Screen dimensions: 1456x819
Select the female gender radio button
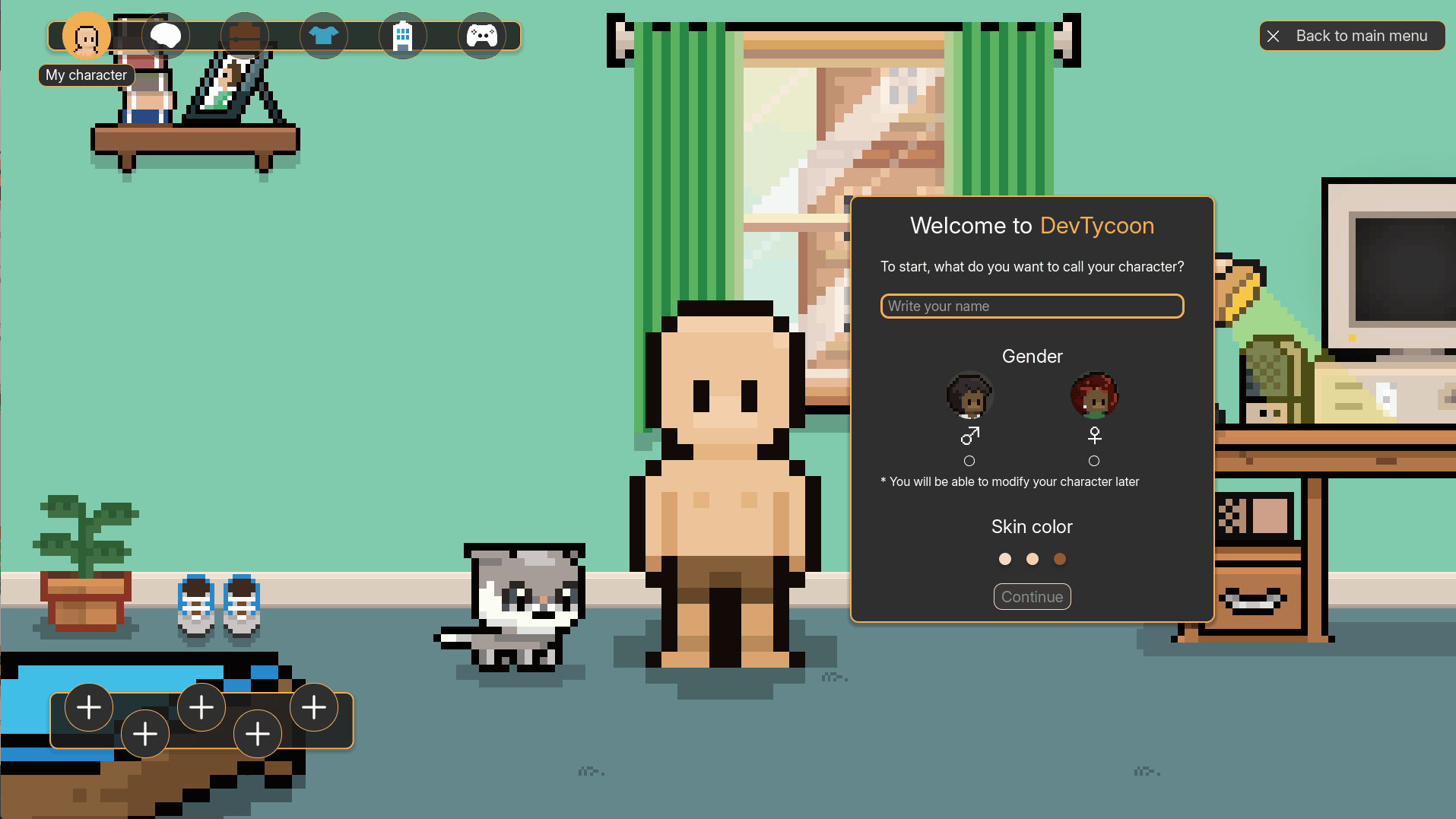[x=1094, y=460]
